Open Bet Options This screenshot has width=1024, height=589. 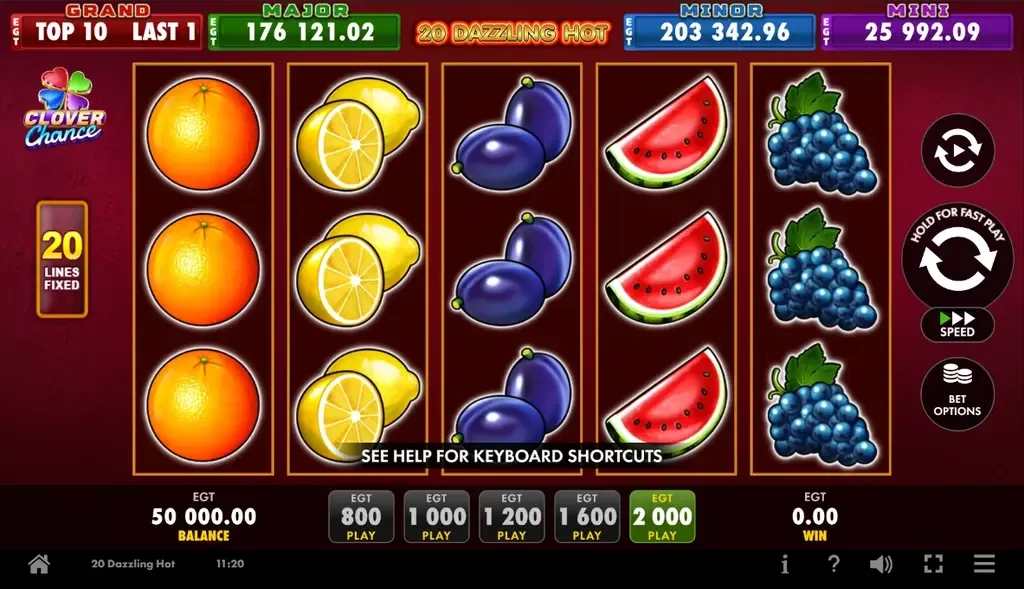(x=957, y=394)
